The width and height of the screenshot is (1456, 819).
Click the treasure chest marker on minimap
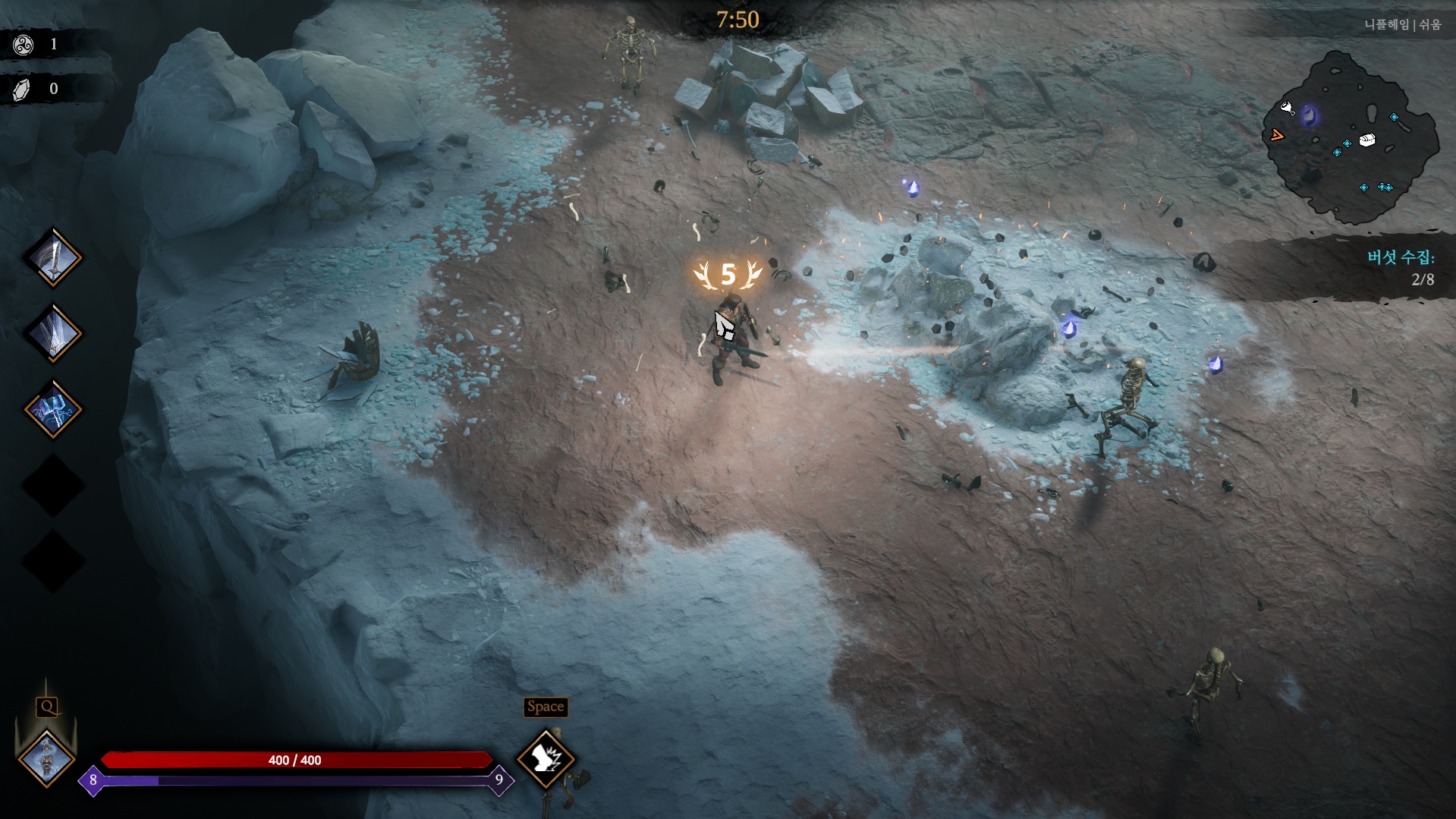[x=1366, y=140]
